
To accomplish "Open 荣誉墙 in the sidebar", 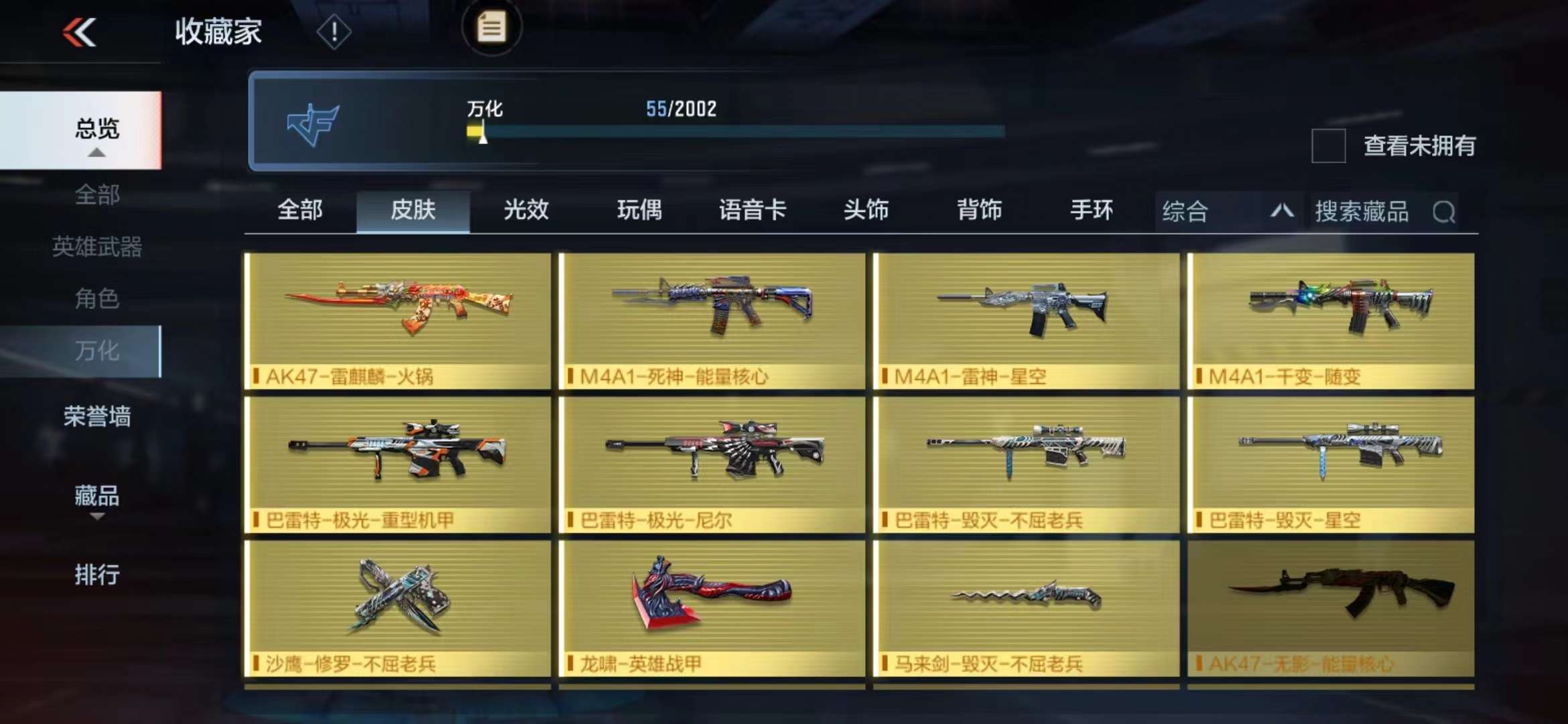I will [96, 416].
